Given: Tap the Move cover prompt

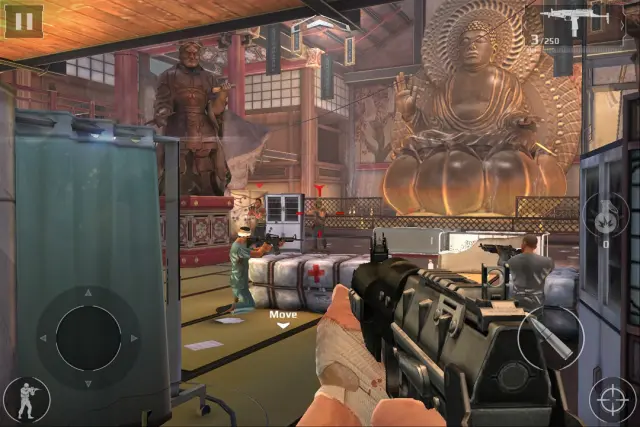Looking at the screenshot, I should click(282, 318).
